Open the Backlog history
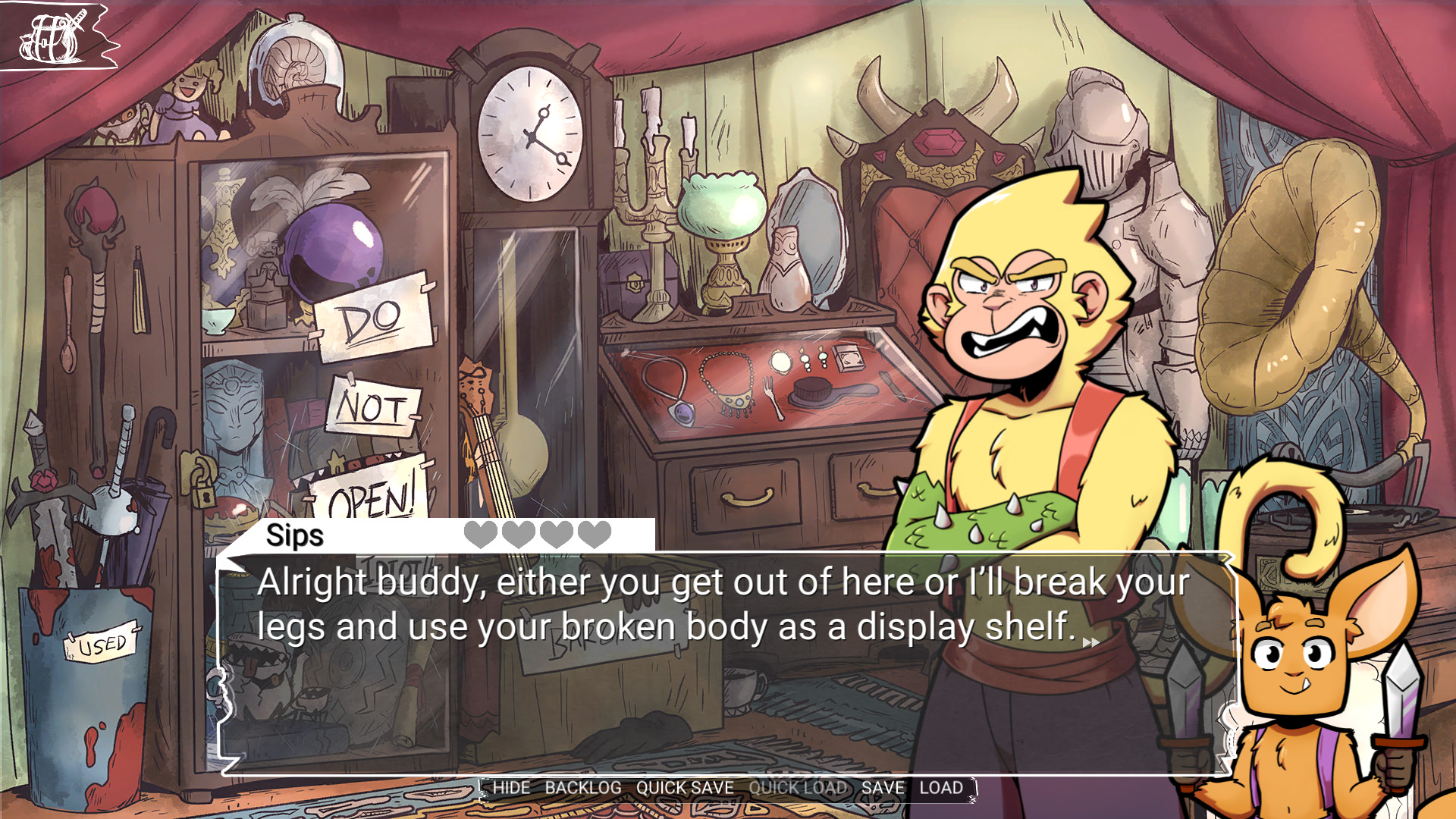This screenshot has width=1456, height=819. coord(582,788)
